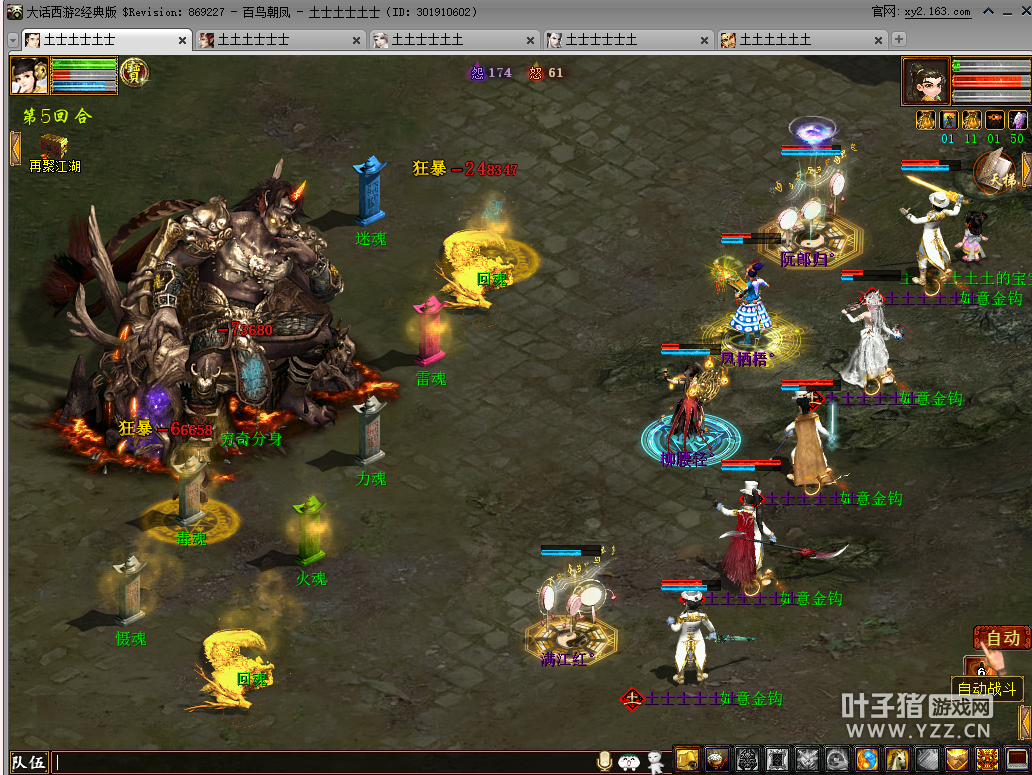Screen dimensions: 1032x775
Task: Toggle the 自动 auto-battle button
Action: click(x=1002, y=638)
